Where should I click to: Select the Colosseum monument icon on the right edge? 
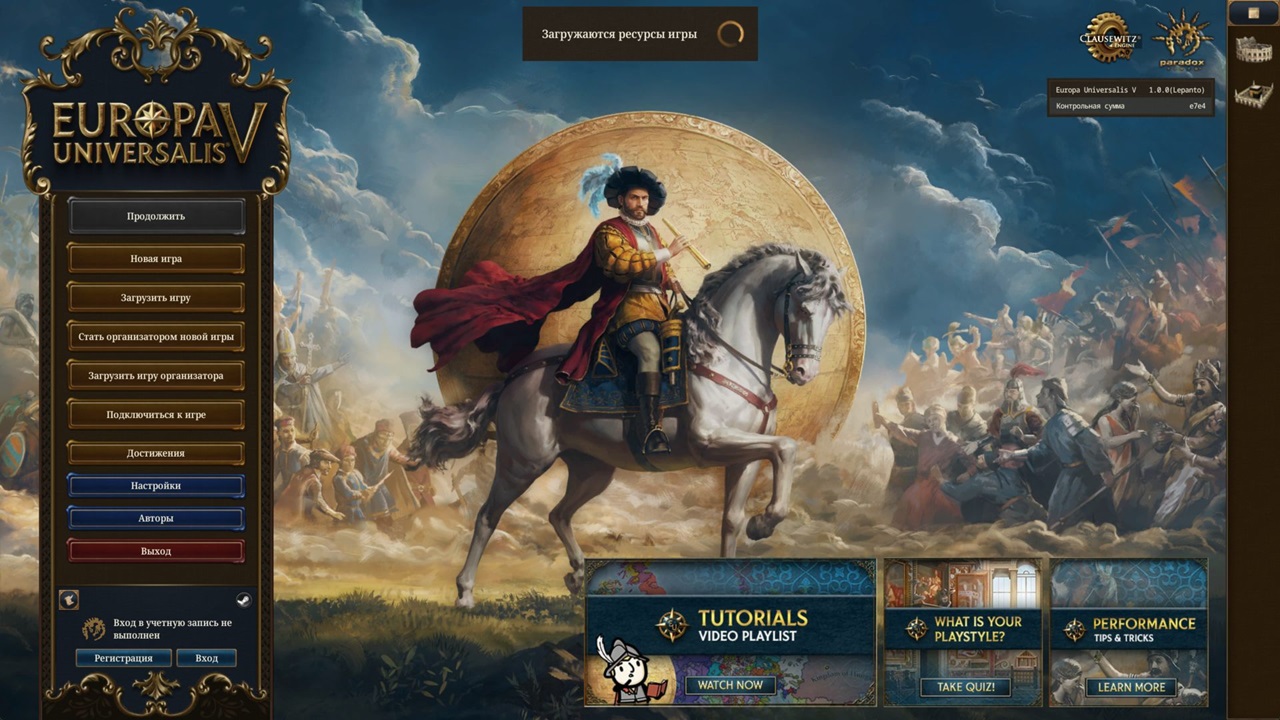(1253, 48)
